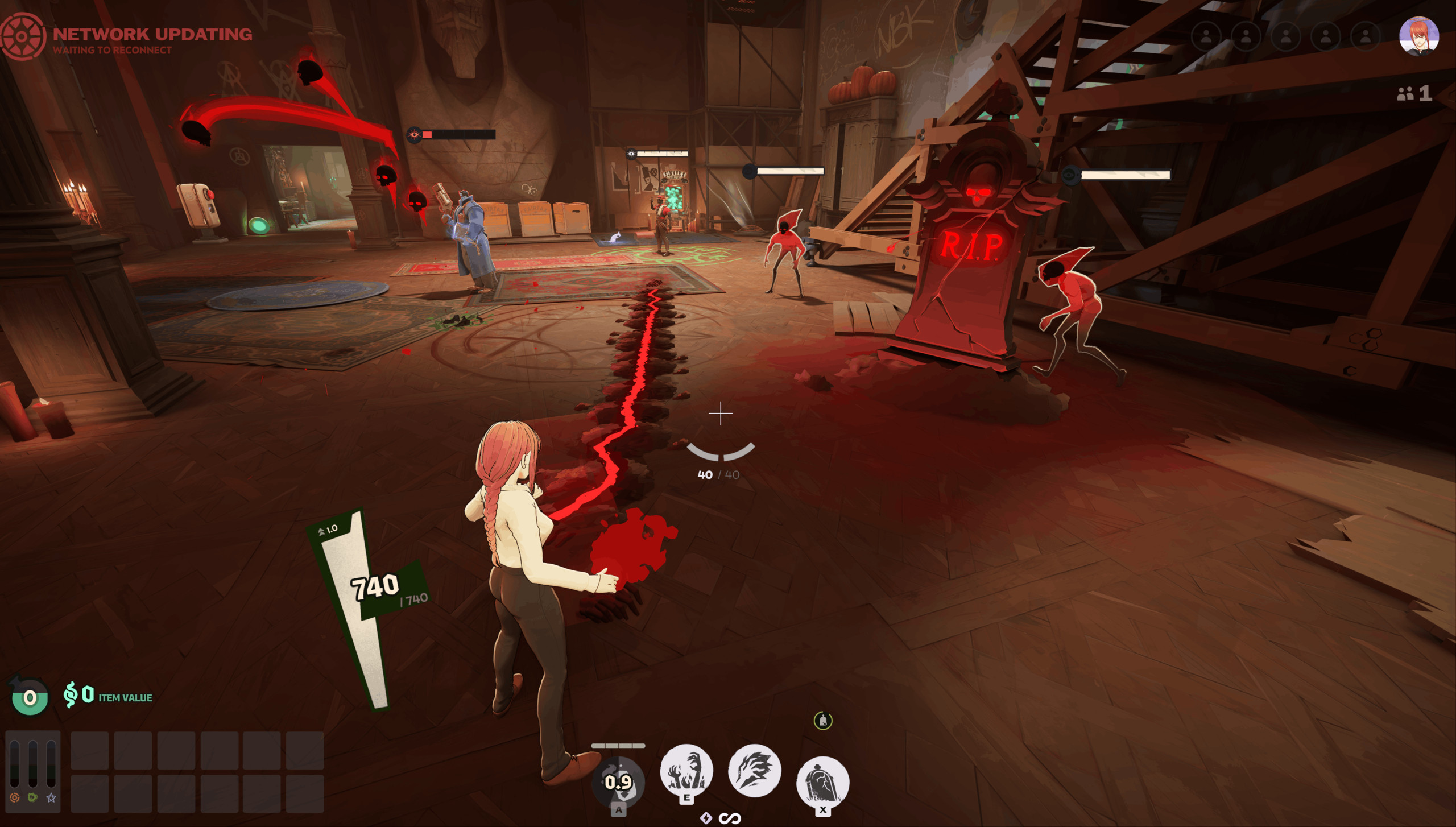Activate the grasping undead hands ability

[686, 771]
